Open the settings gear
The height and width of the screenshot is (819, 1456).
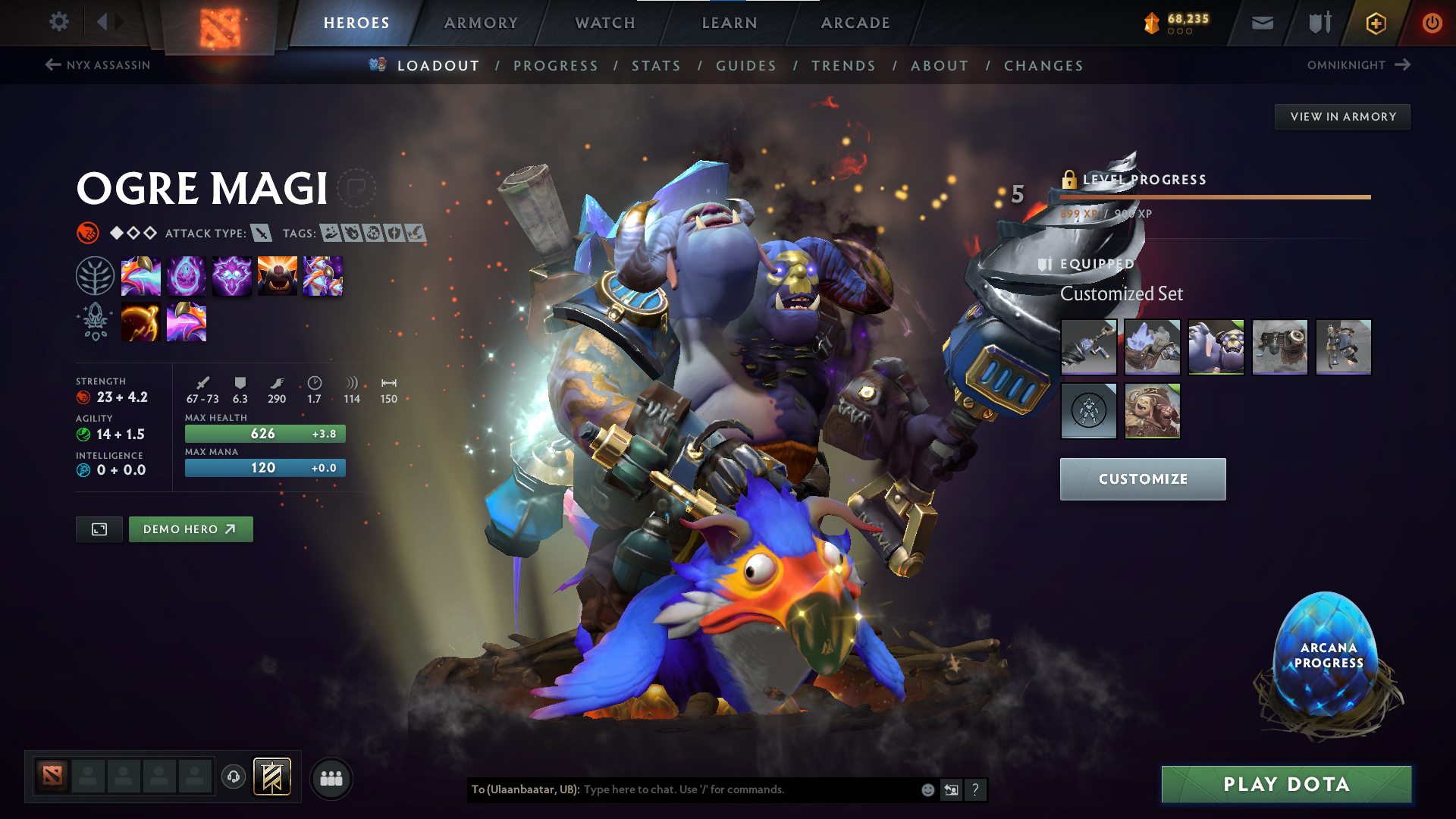pos(58,22)
